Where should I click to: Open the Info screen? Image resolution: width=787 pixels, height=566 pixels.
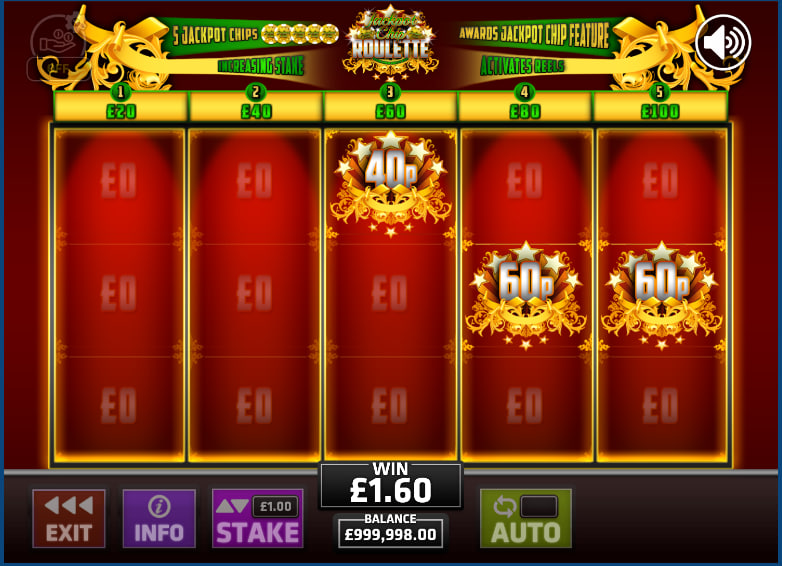pos(159,518)
